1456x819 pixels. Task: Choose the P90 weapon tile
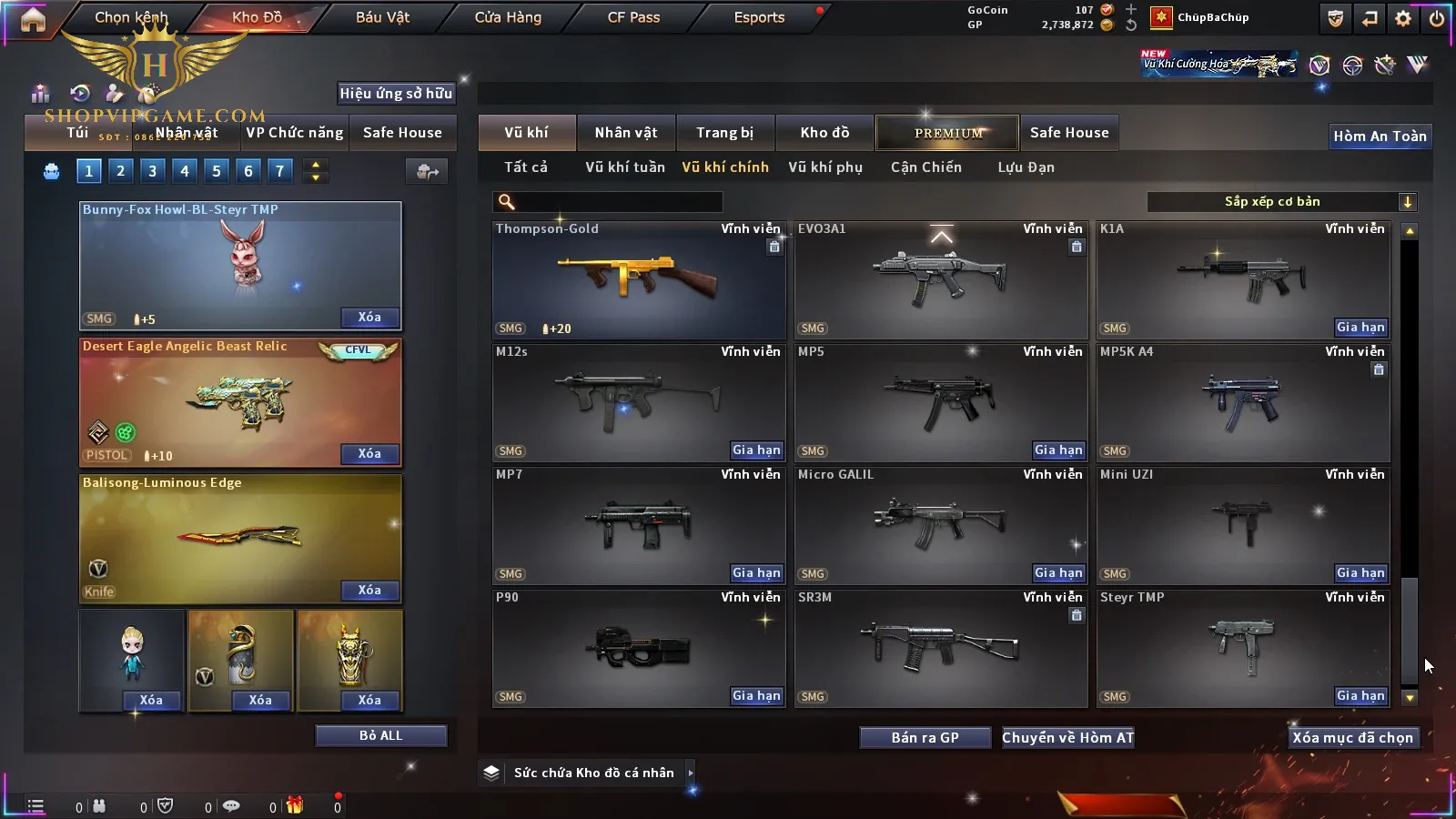pos(638,649)
